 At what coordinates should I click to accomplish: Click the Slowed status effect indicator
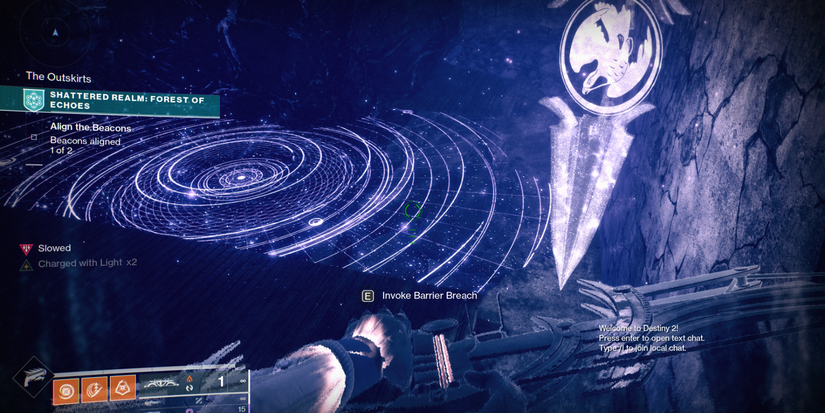click(48, 248)
